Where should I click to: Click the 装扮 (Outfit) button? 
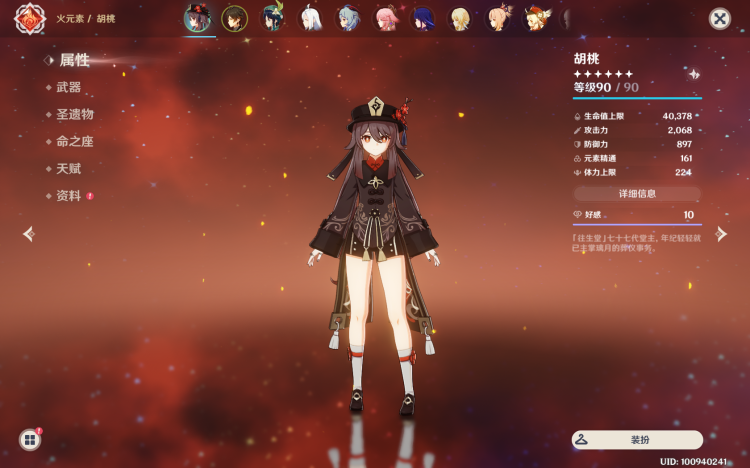pyautogui.click(x=637, y=439)
